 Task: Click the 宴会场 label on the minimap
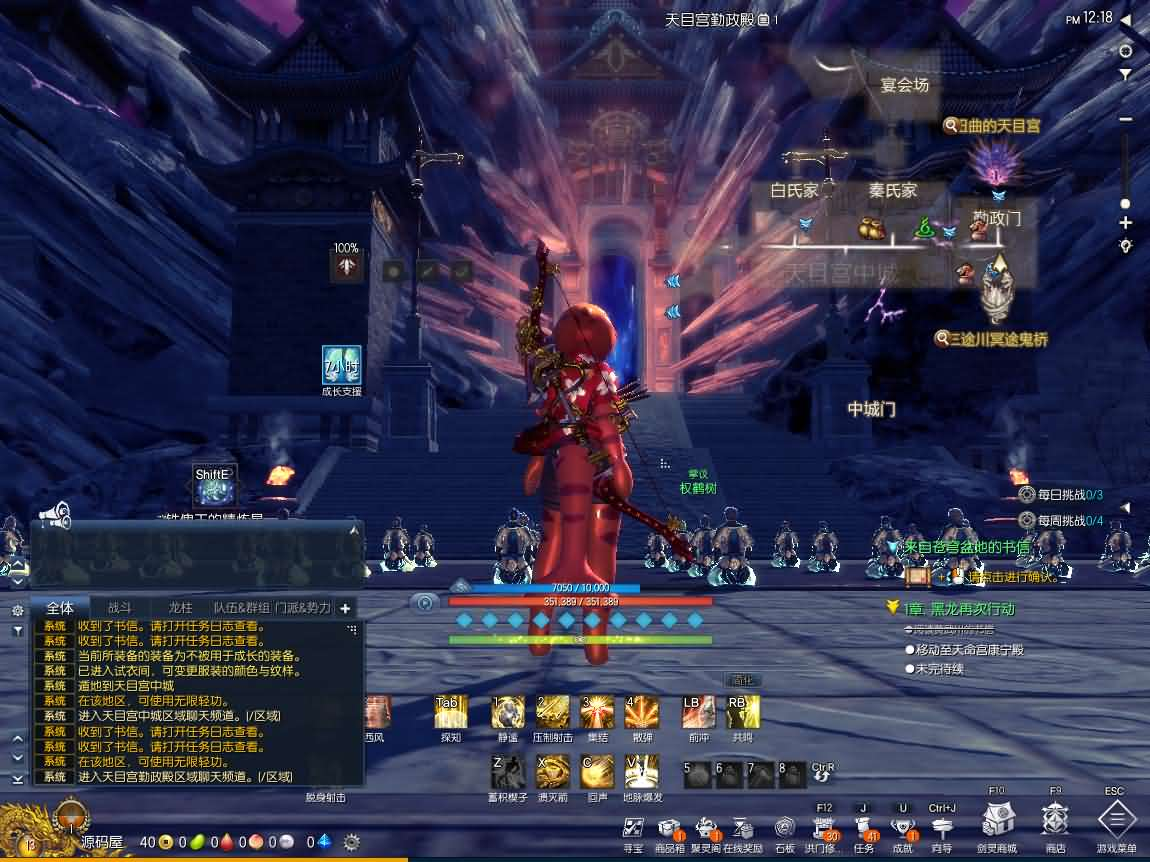pos(904,85)
